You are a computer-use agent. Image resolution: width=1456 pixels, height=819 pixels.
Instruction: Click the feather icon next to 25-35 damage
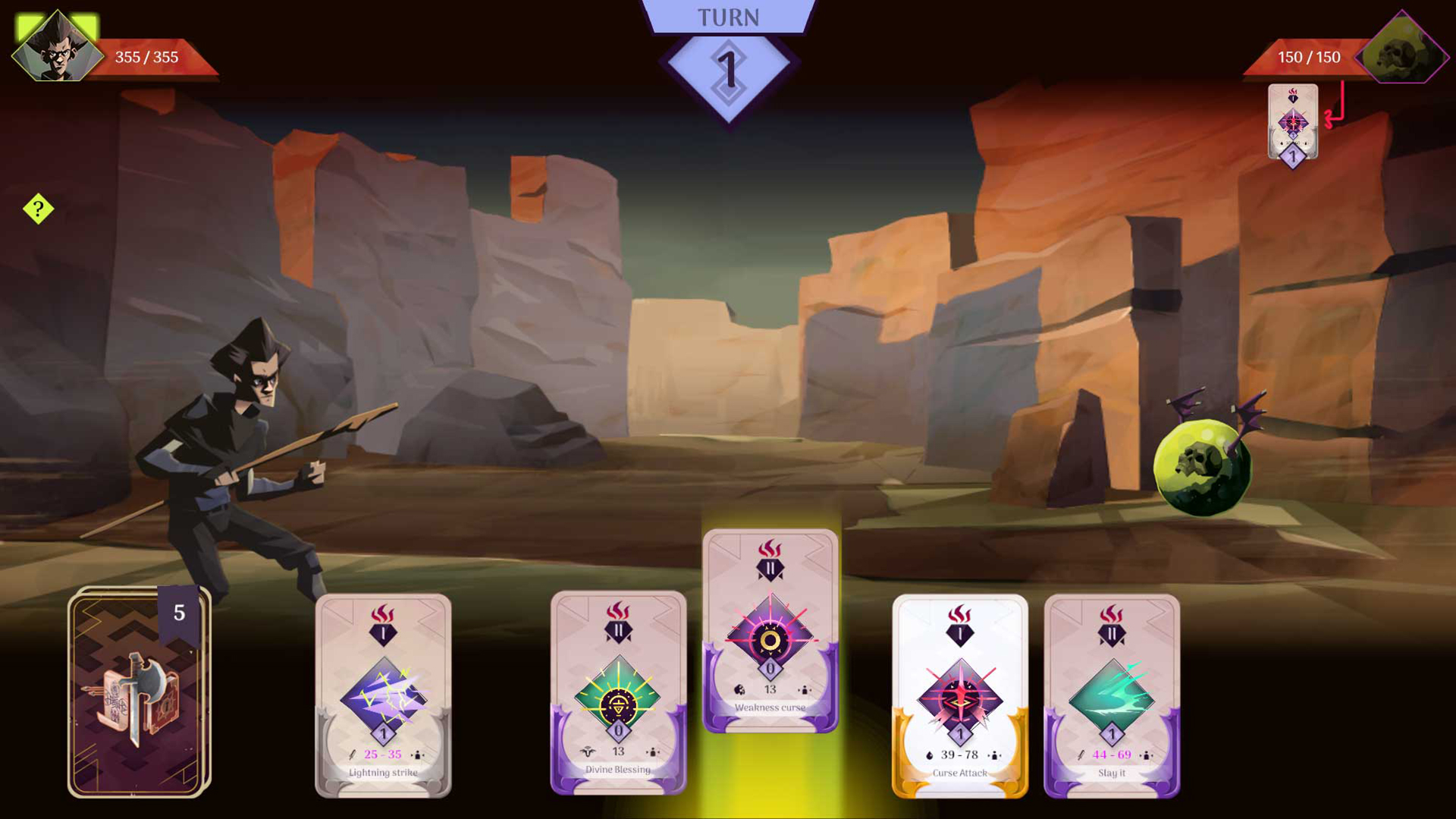[x=351, y=755]
